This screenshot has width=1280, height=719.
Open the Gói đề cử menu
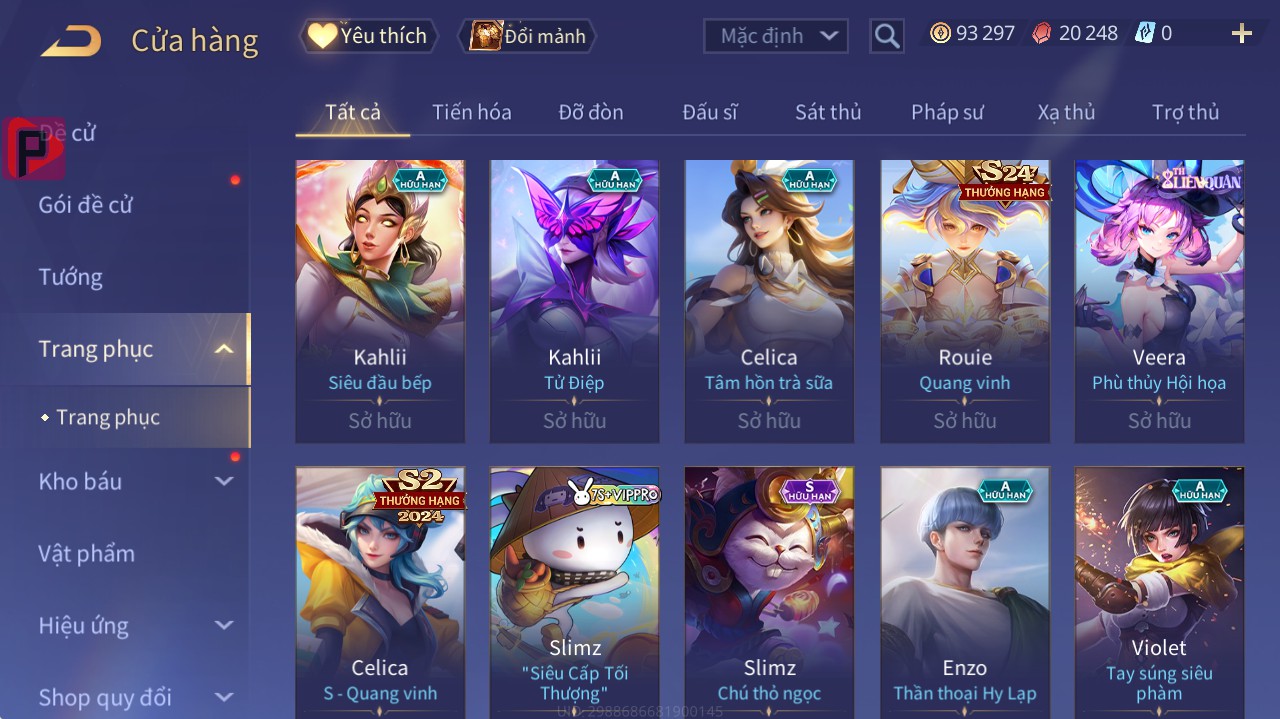pyautogui.click(x=86, y=205)
